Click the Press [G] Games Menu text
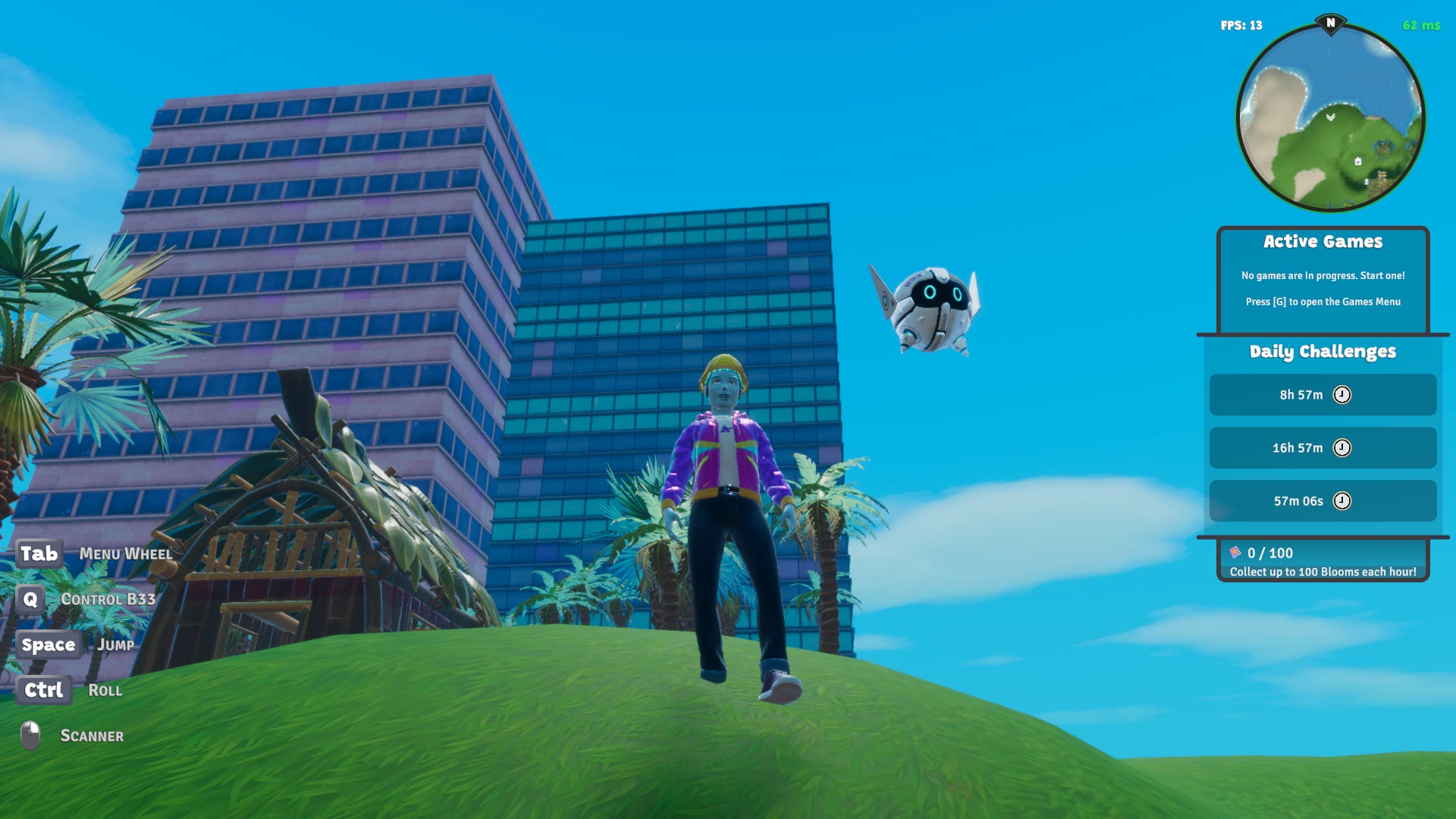Viewport: 1456px width, 819px height. (1323, 301)
